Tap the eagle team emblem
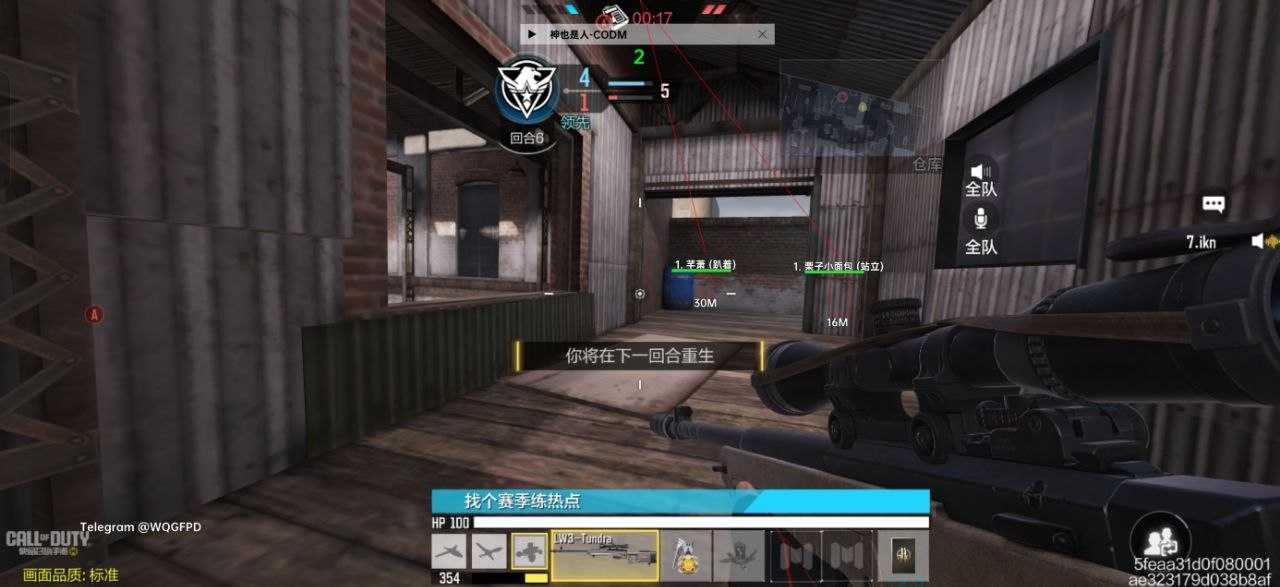1280x587 pixels. tap(526, 92)
